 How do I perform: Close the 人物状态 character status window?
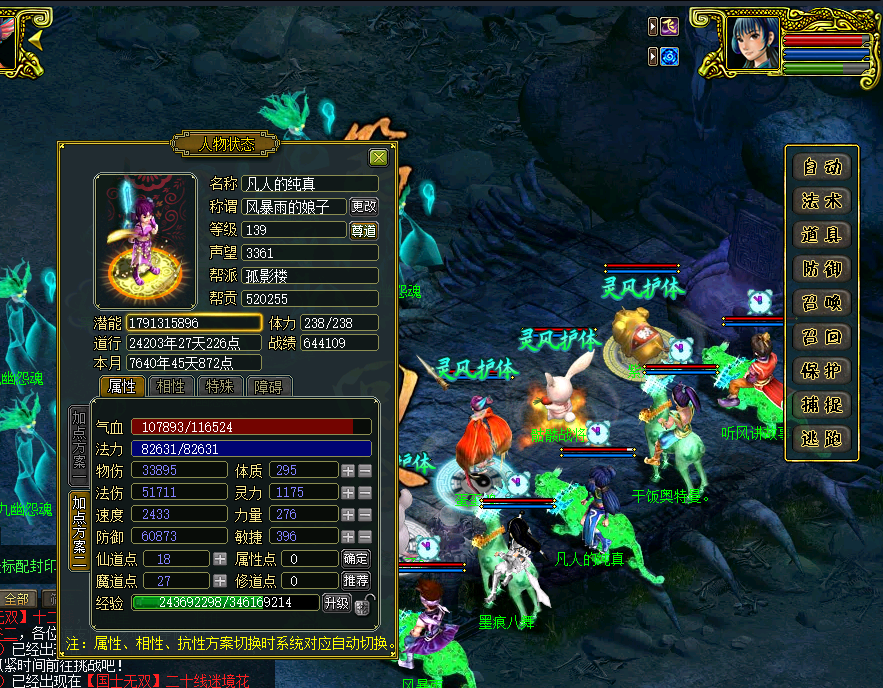point(378,157)
